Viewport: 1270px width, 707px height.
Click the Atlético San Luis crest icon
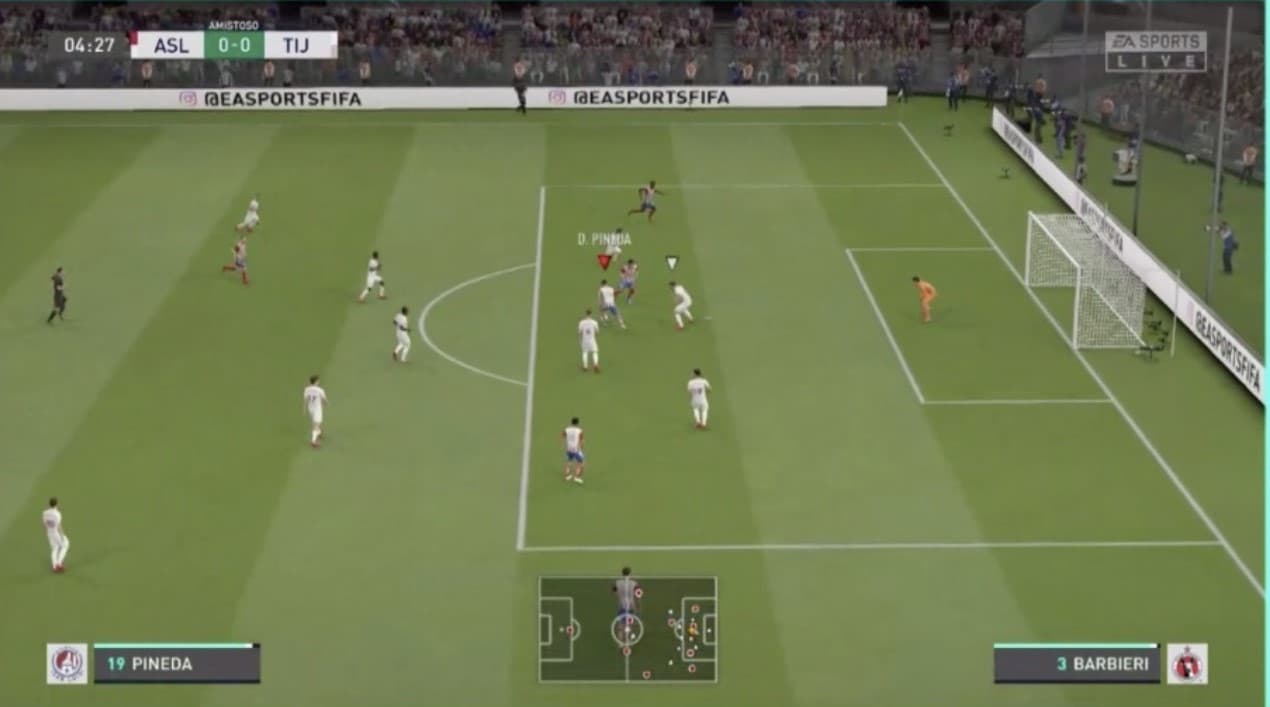67,664
